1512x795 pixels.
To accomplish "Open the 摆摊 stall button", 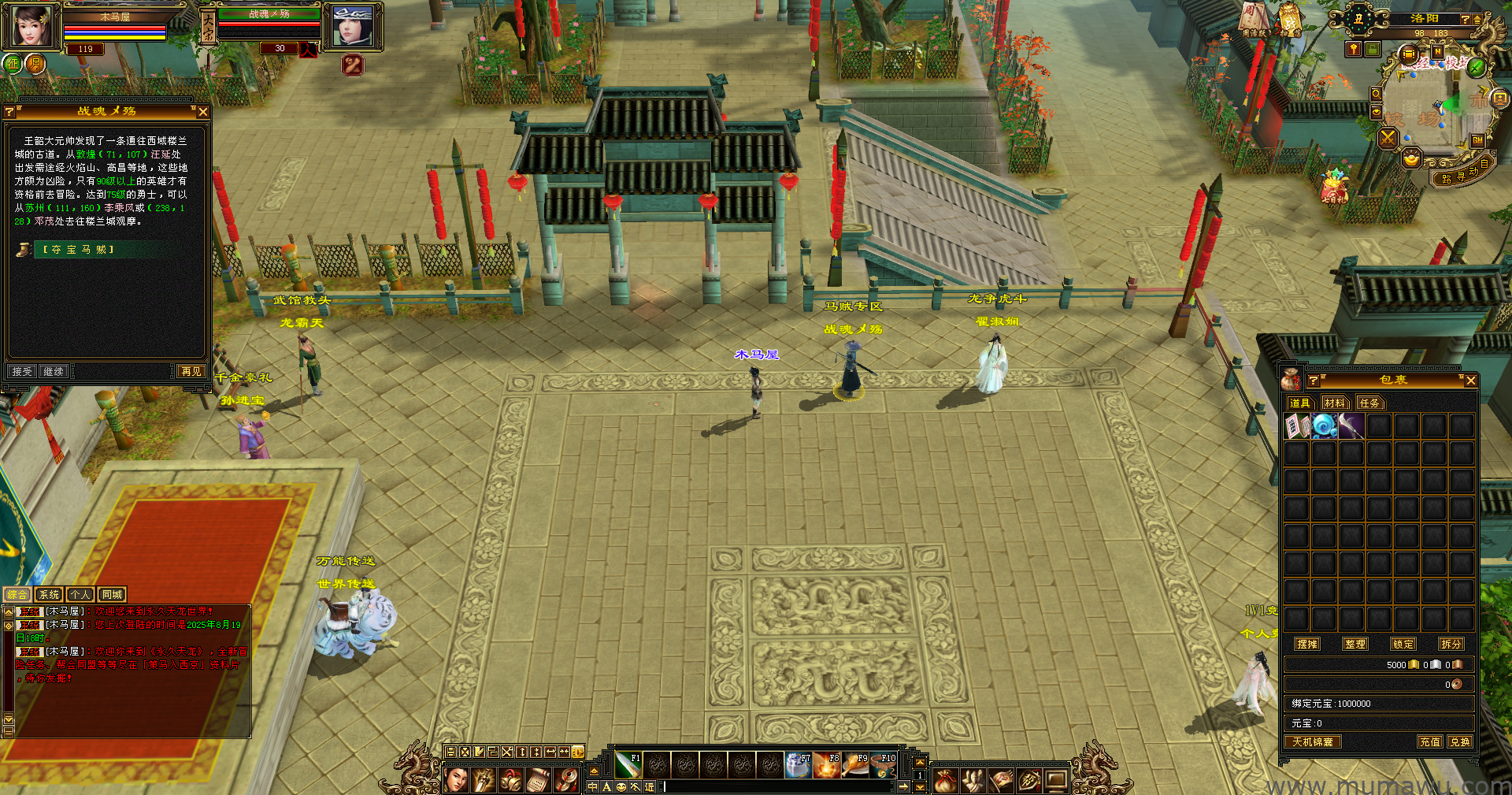I will [1307, 644].
